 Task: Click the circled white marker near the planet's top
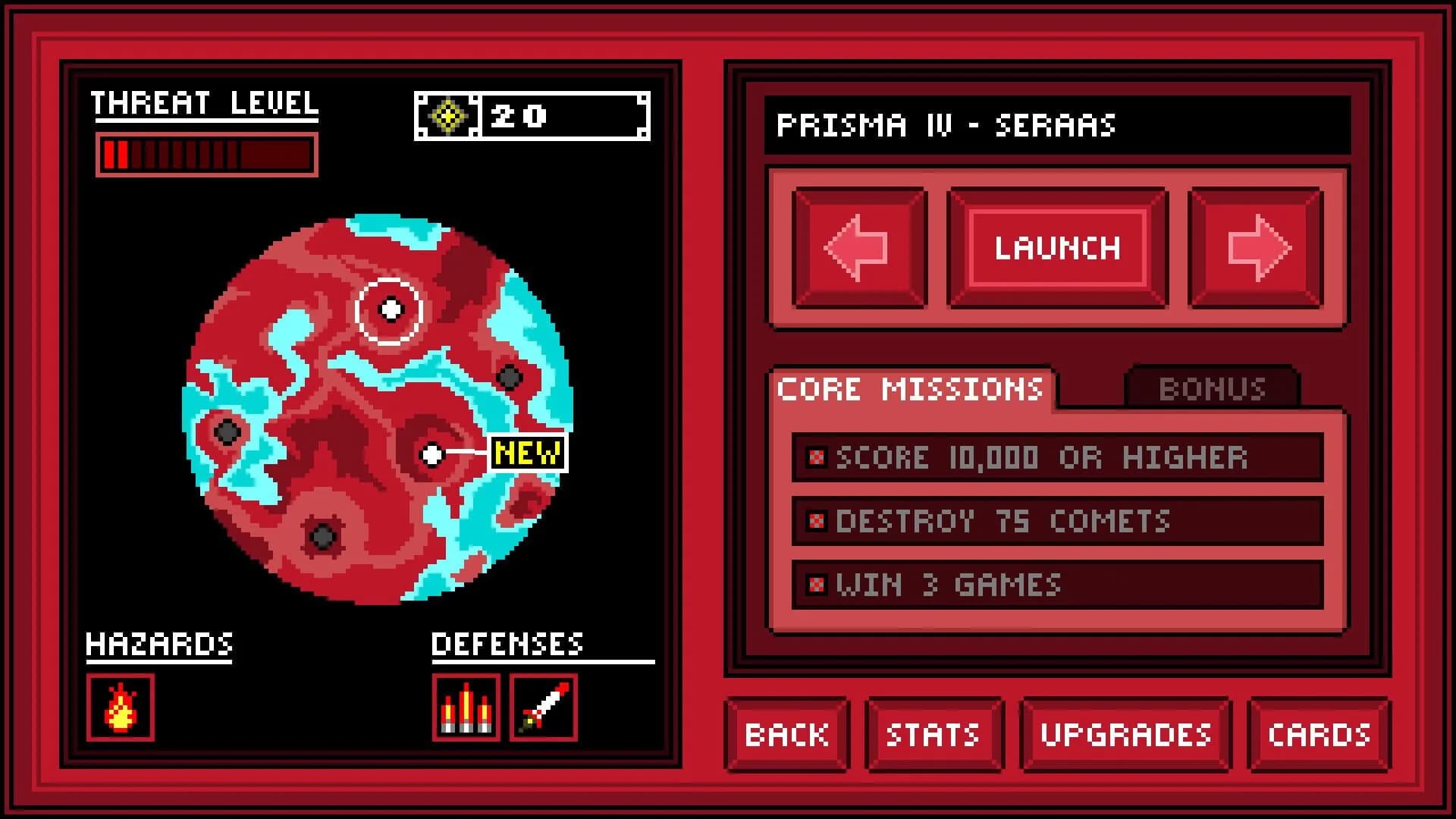click(390, 308)
